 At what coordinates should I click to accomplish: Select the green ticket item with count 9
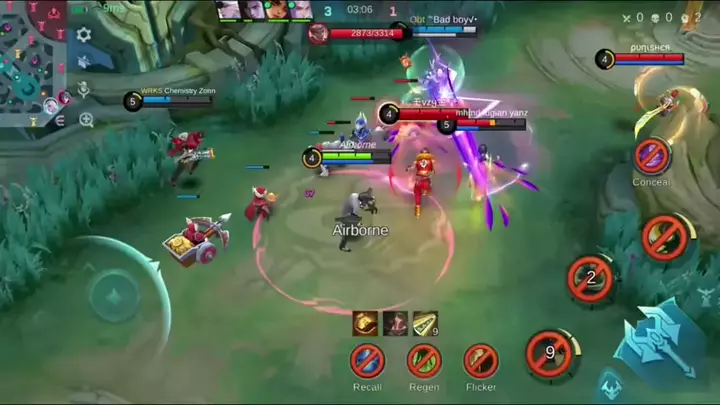click(425, 323)
